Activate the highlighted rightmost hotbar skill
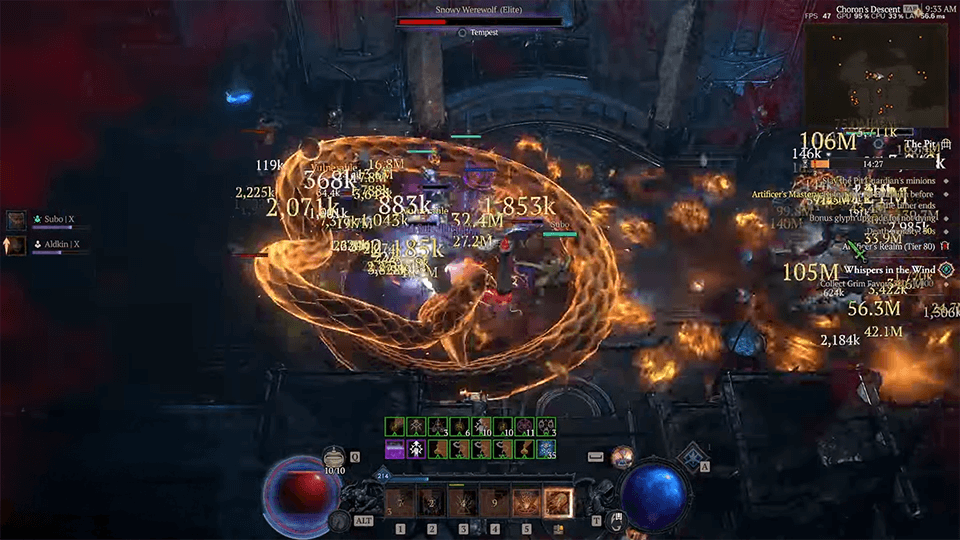 pyautogui.click(x=557, y=502)
